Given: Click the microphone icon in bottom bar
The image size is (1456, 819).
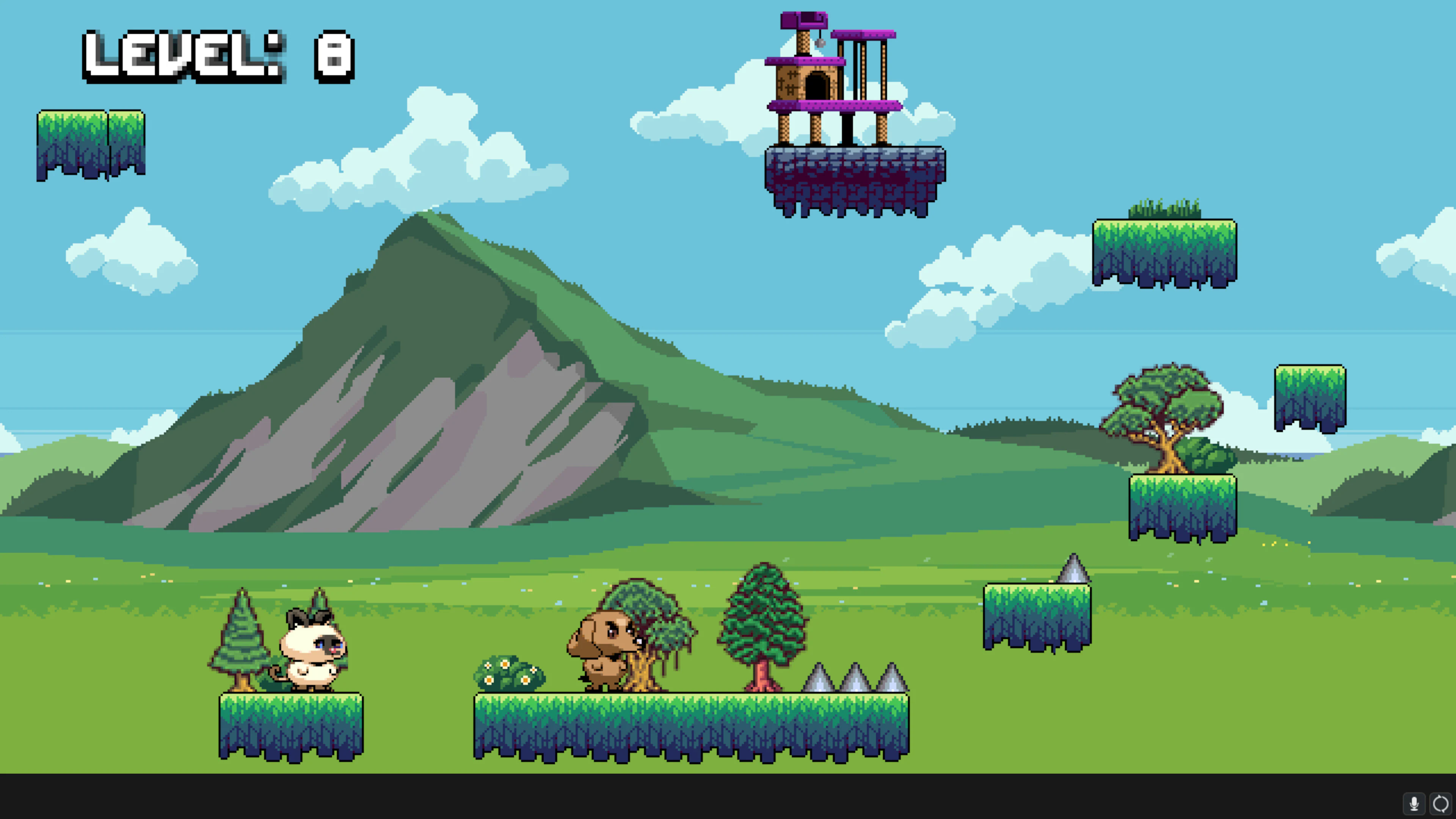Looking at the screenshot, I should (x=1415, y=802).
